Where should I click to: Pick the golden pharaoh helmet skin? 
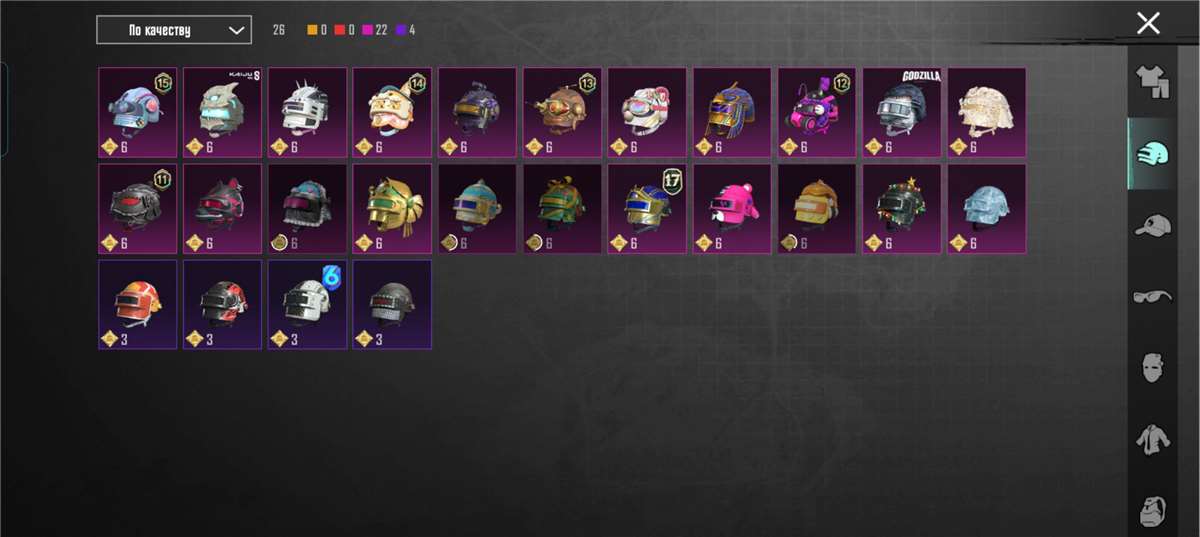click(731, 112)
